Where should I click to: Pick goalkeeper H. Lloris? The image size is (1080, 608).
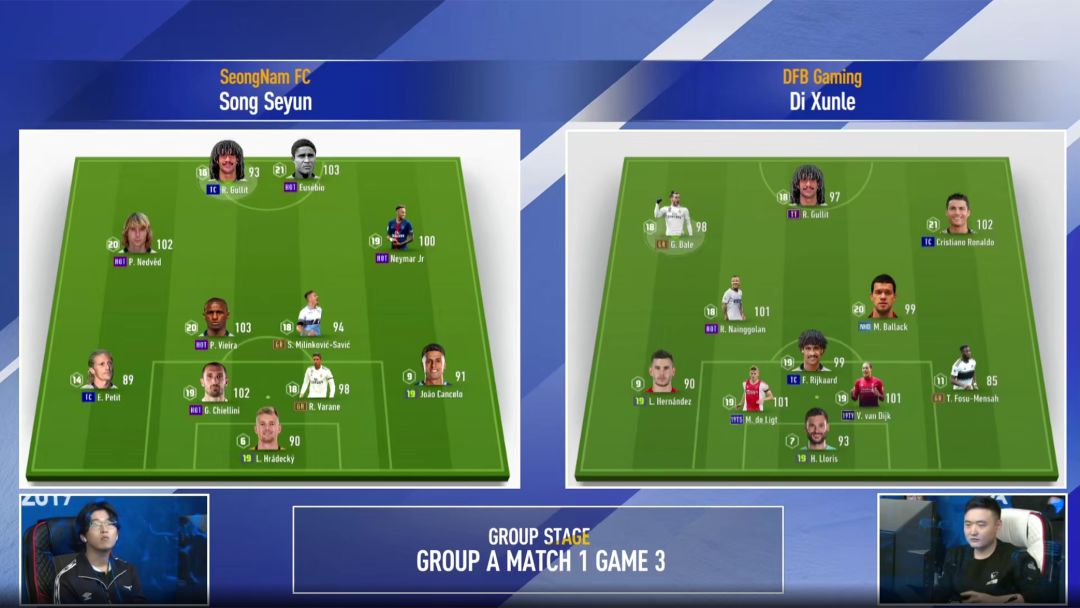coord(816,430)
